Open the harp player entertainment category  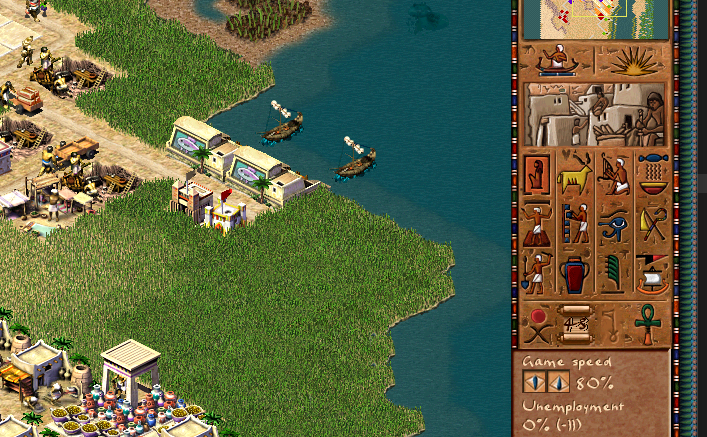tap(614, 175)
